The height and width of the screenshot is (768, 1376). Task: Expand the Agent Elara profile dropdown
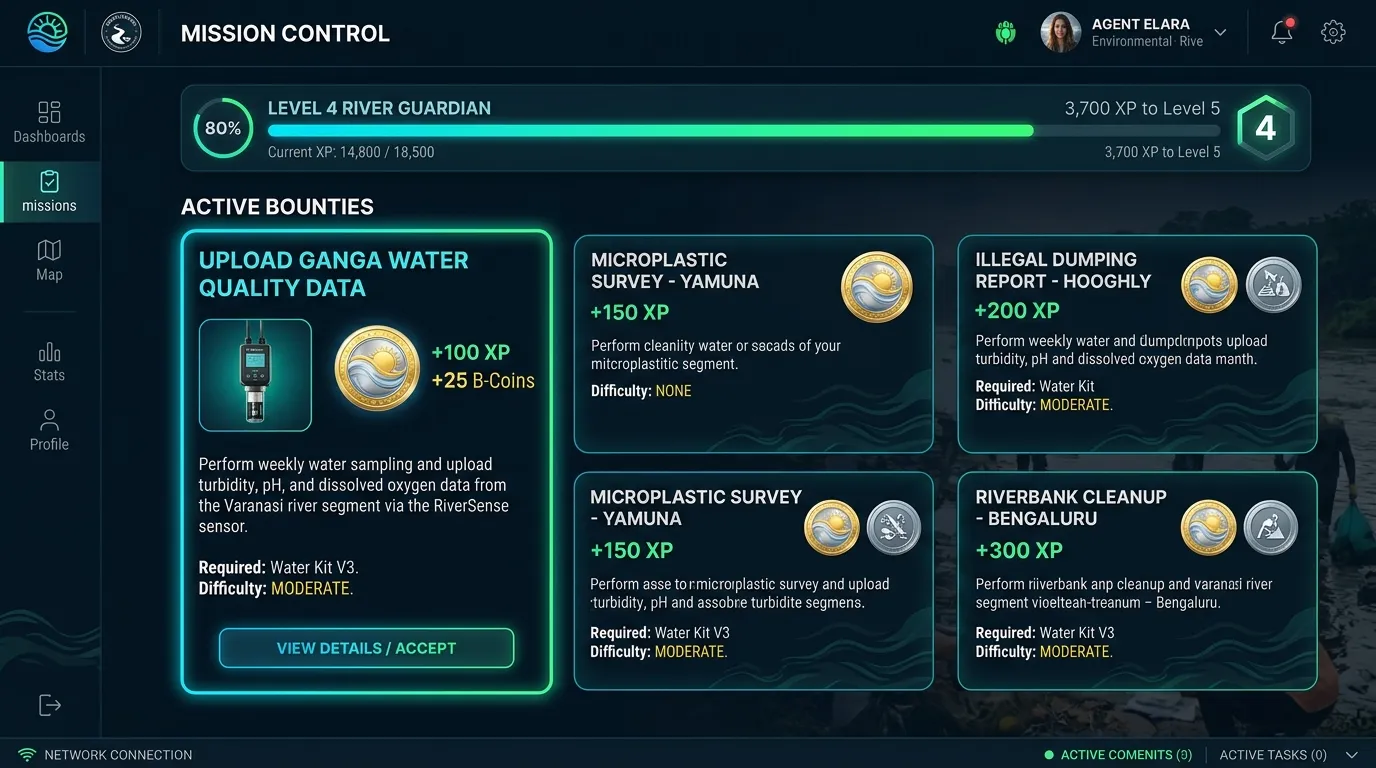pyautogui.click(x=1219, y=31)
